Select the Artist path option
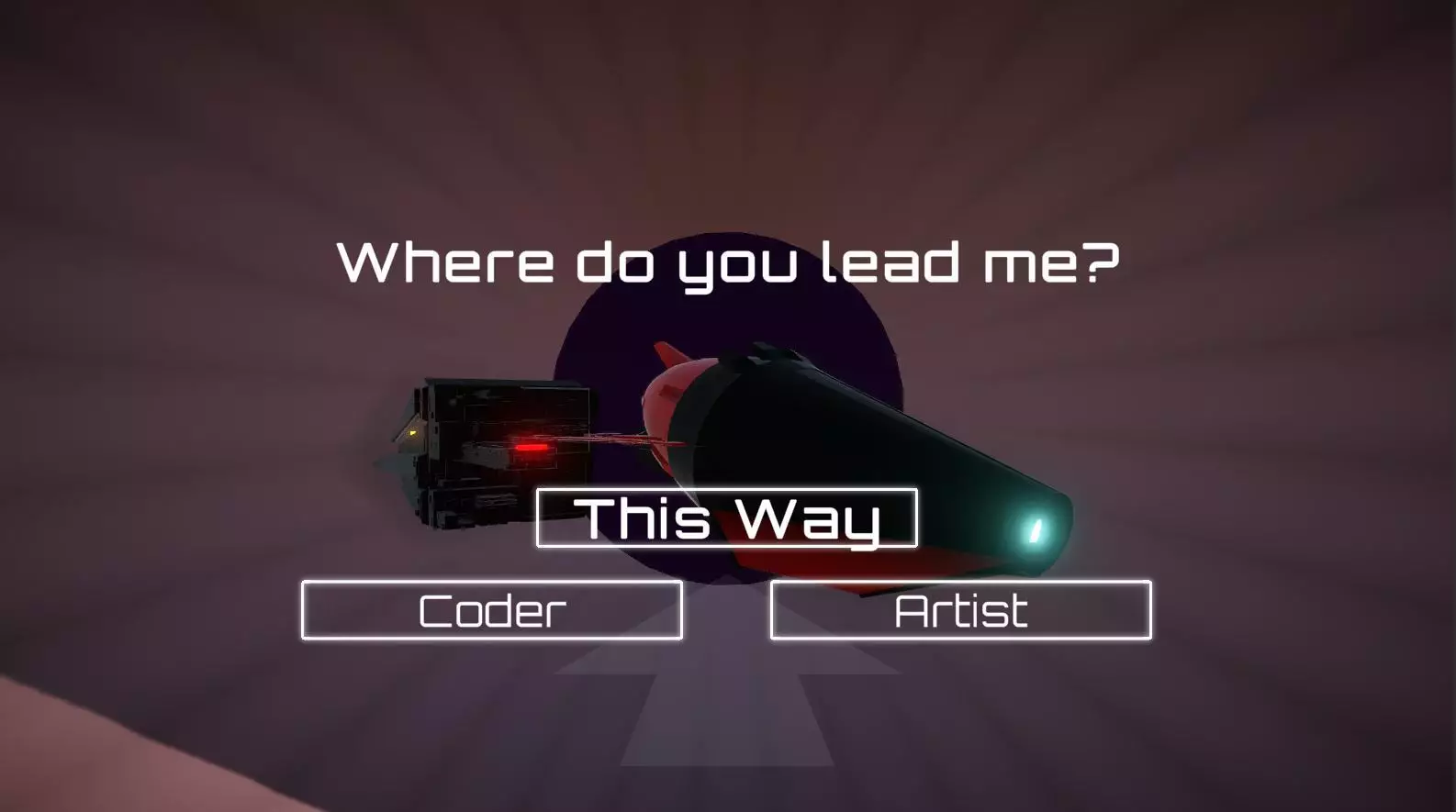The image size is (1456, 812). click(960, 608)
